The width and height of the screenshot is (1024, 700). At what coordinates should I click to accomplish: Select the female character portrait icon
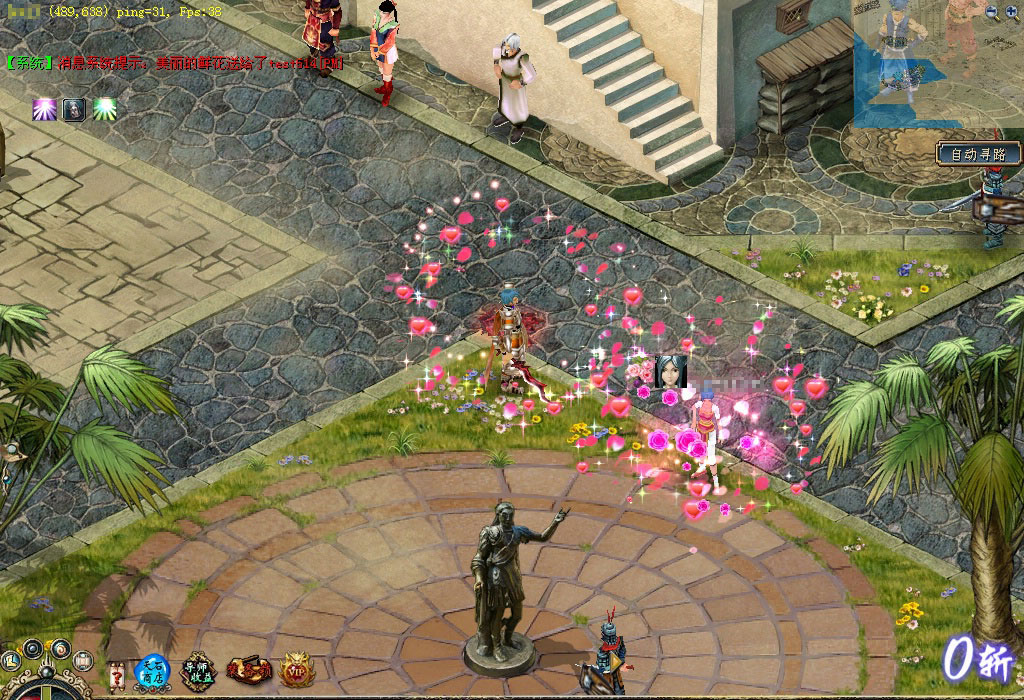(670, 371)
